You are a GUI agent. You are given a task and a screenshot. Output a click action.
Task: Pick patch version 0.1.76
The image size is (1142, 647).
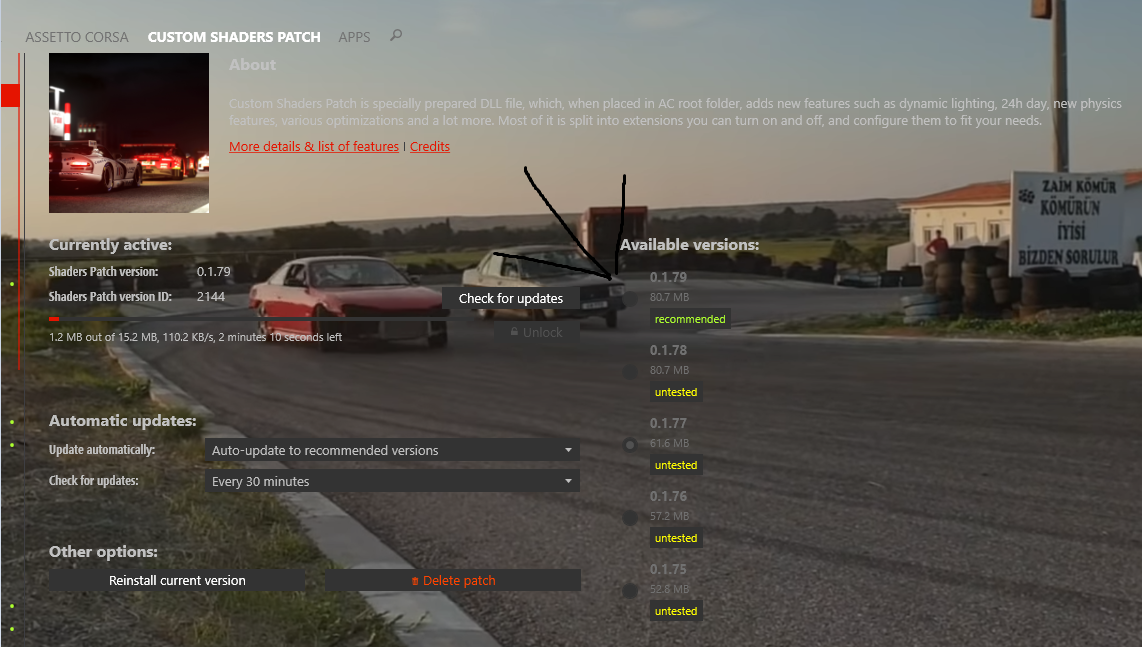(630, 517)
